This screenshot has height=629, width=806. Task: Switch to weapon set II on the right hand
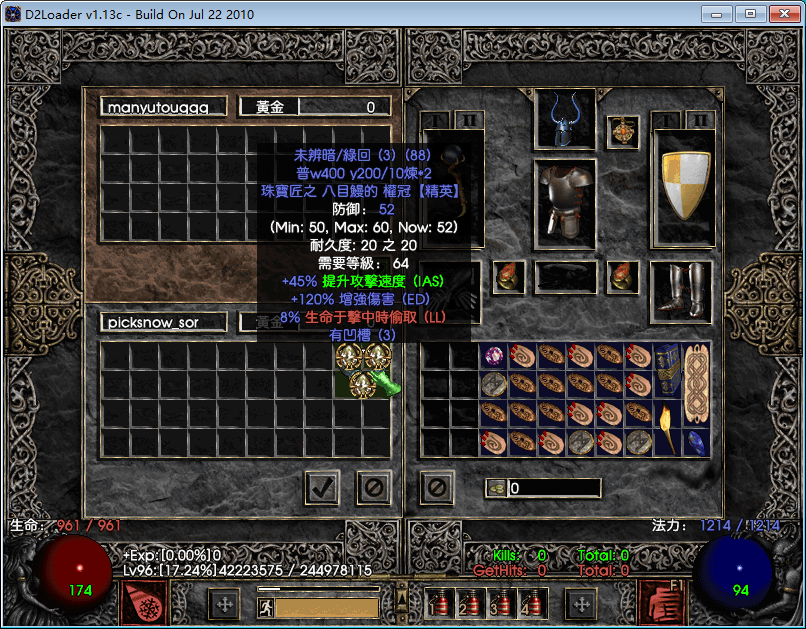(696, 121)
